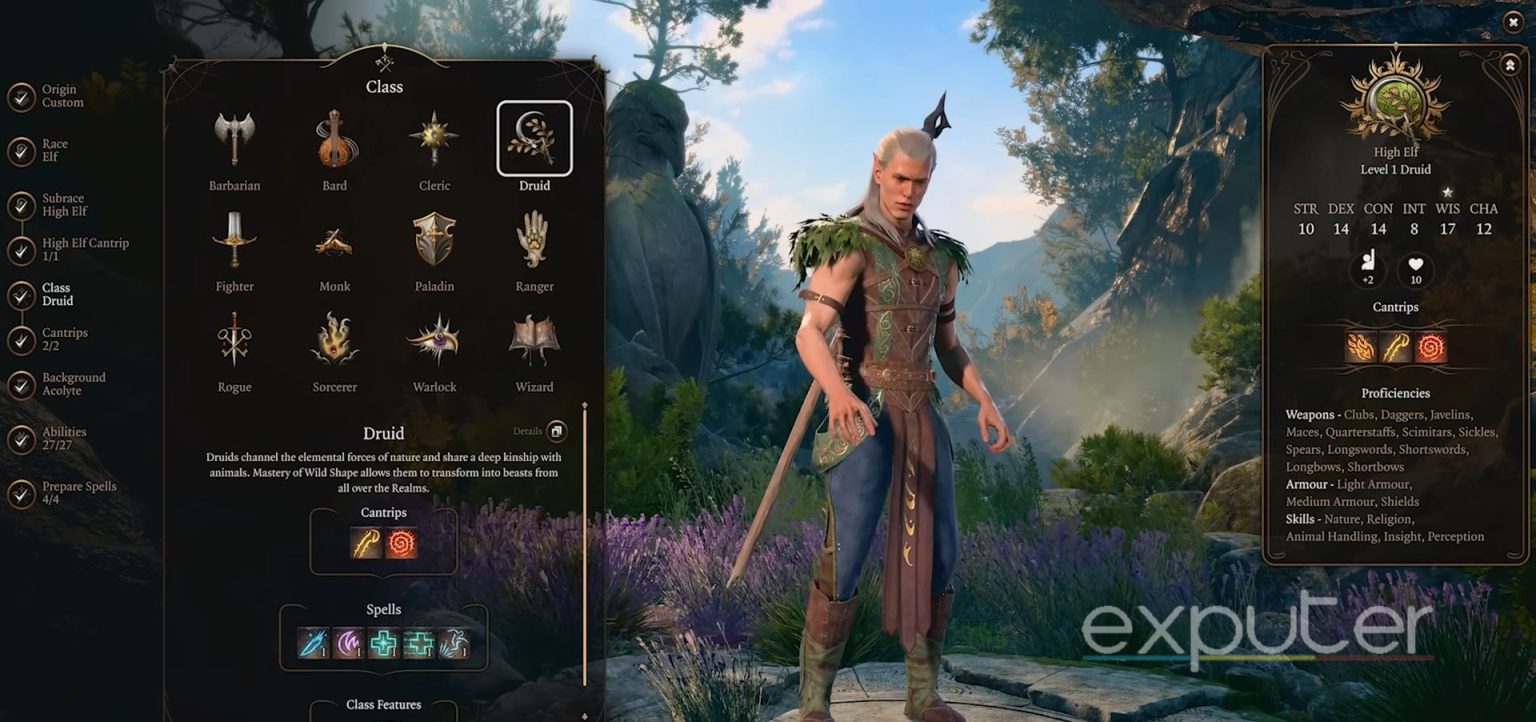
Task: Collapse the character summary panel
Action: click(1509, 64)
